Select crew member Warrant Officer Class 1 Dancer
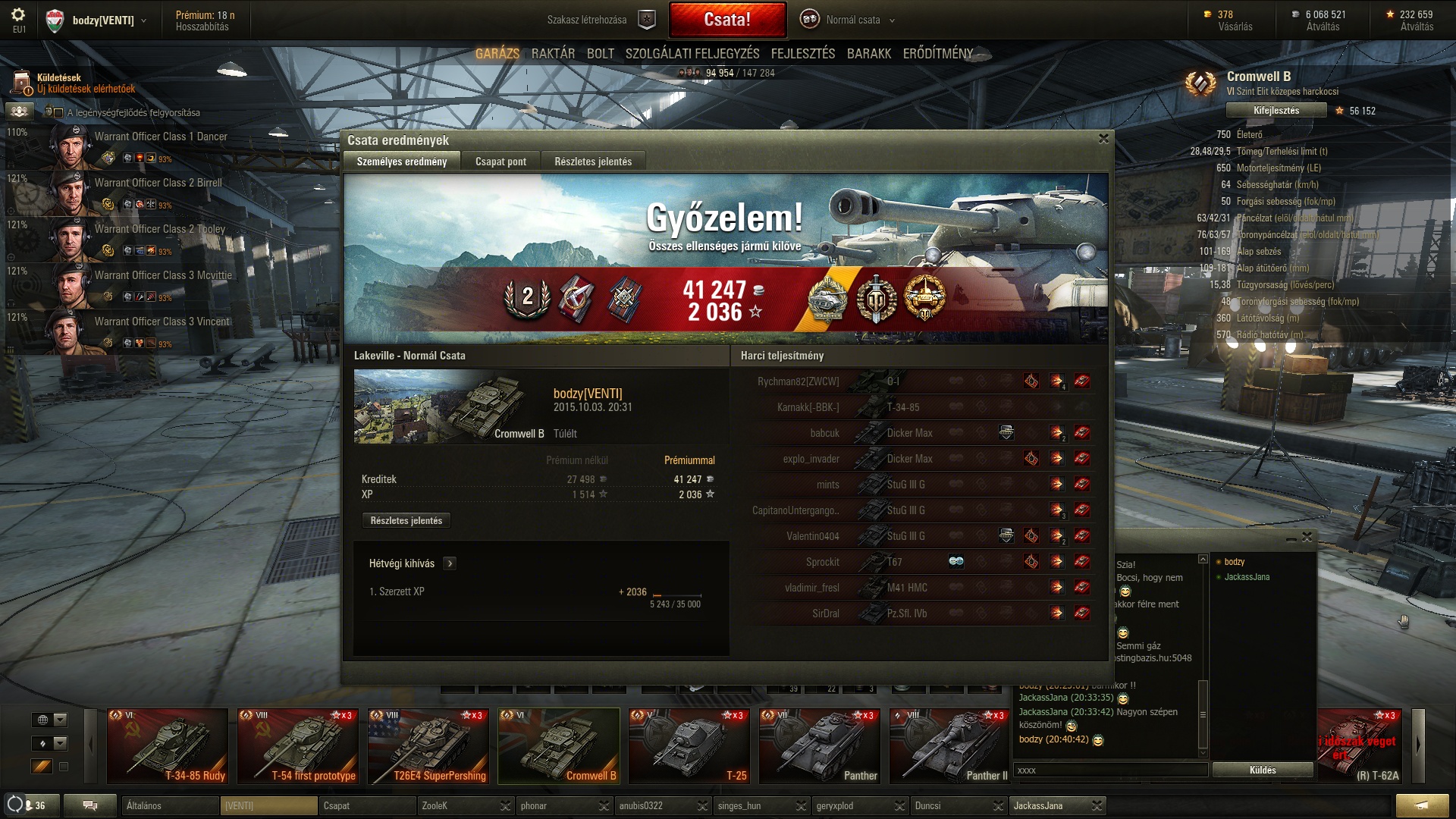This screenshot has height=819, width=1456. pos(161,137)
